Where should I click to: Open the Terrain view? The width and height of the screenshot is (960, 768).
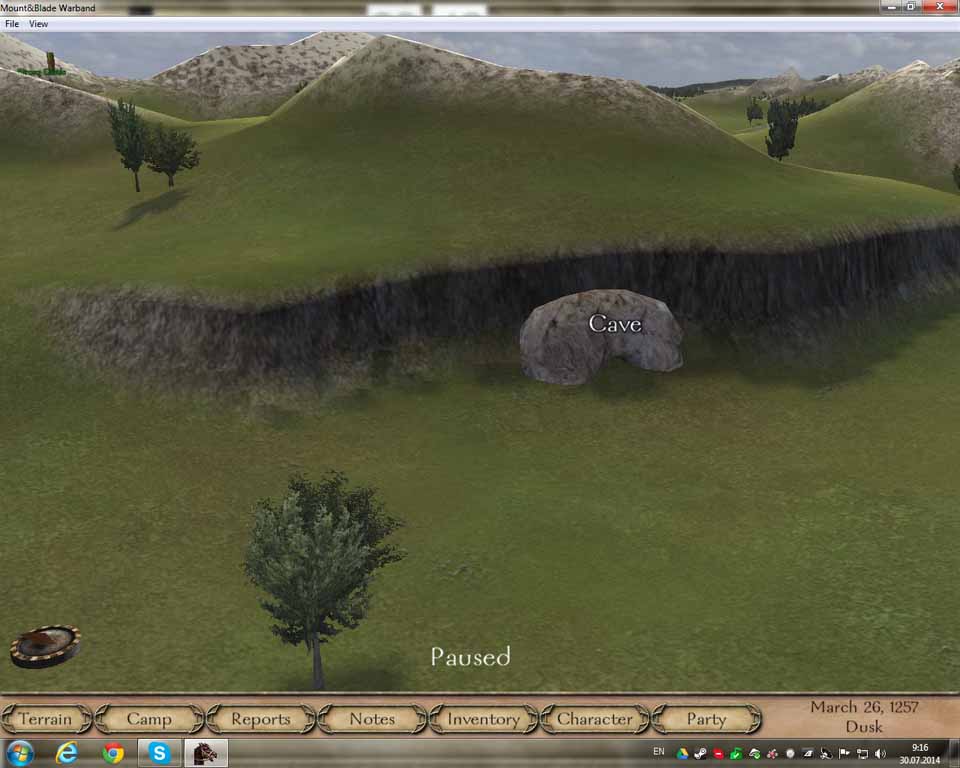click(46, 719)
